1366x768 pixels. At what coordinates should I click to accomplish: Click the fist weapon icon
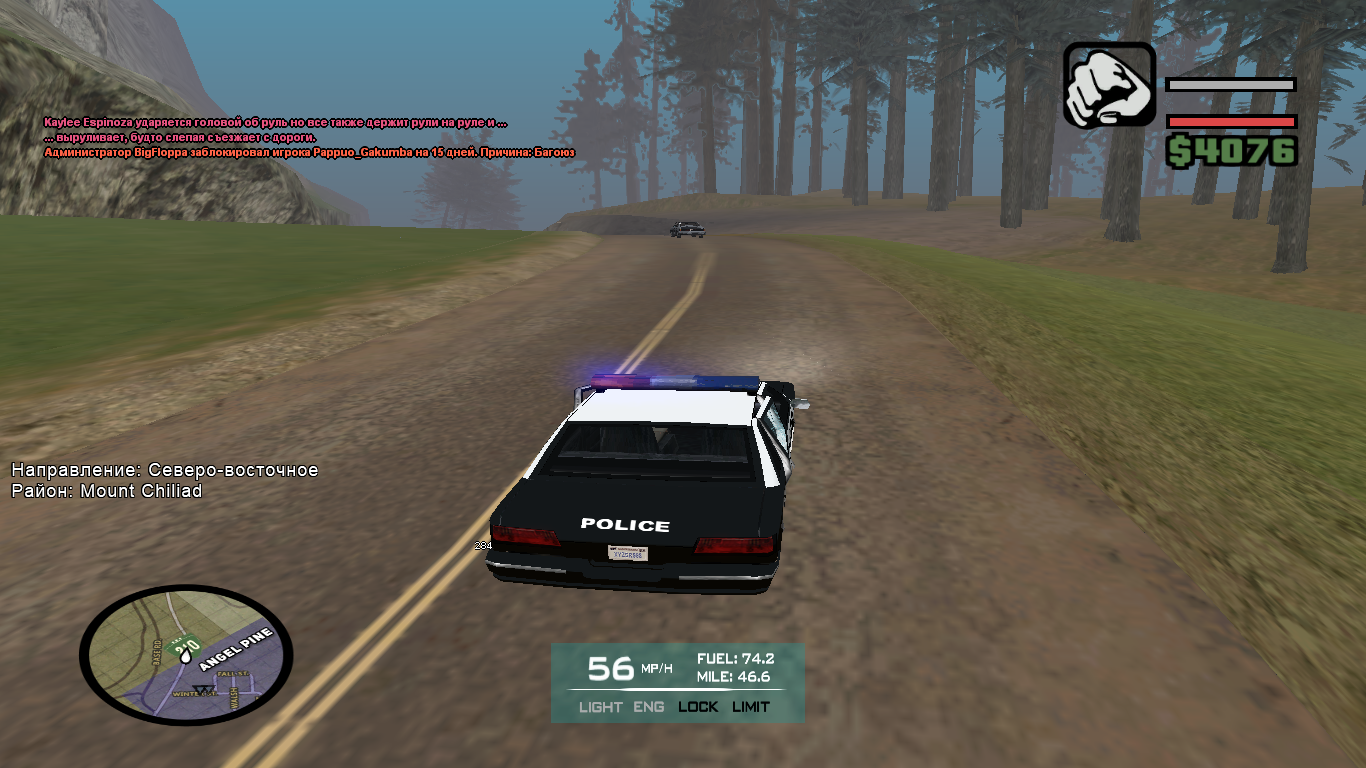pos(1108,85)
